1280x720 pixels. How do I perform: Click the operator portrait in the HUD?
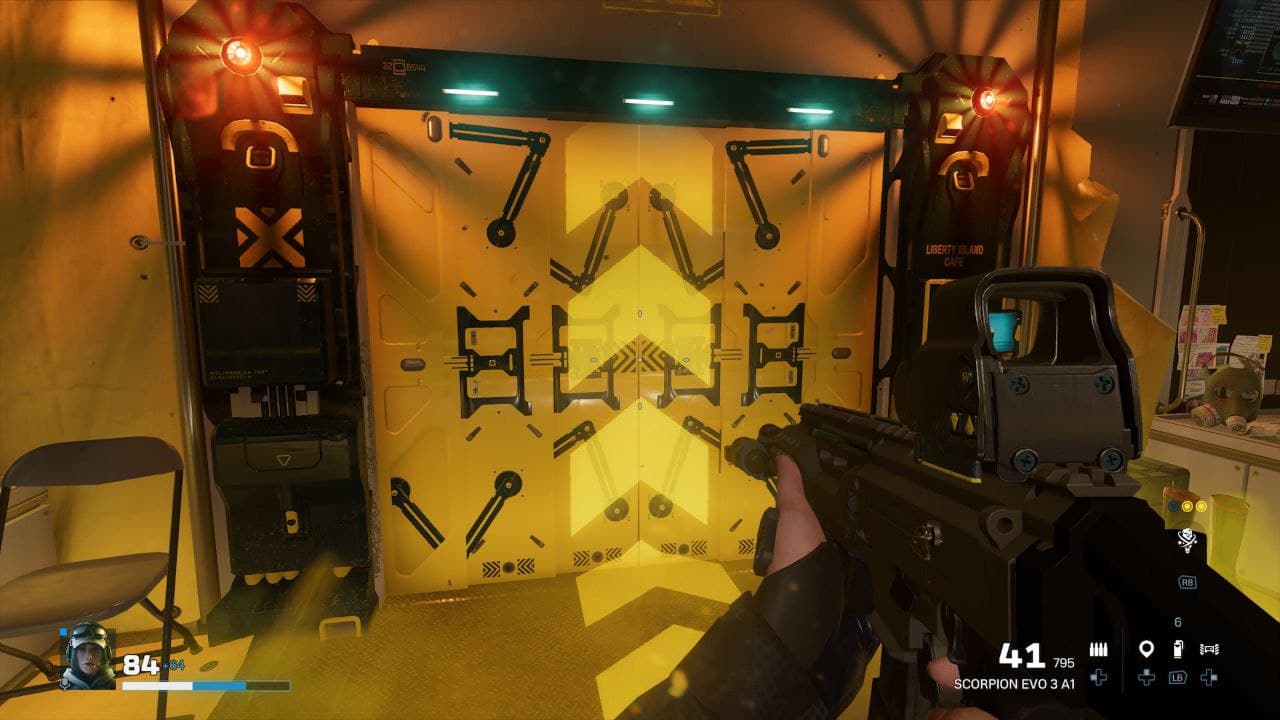[87, 657]
